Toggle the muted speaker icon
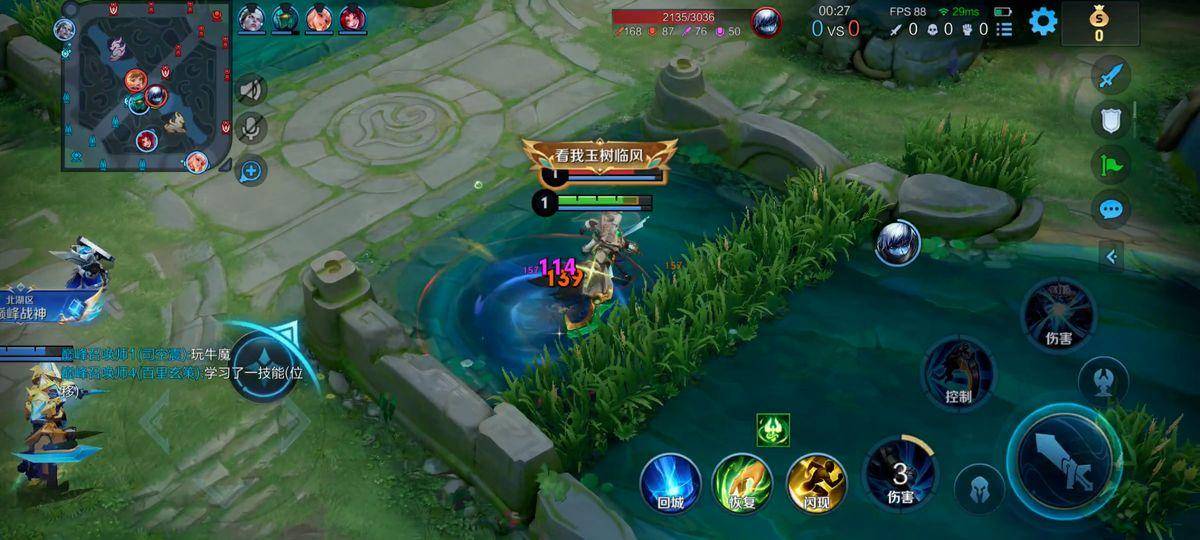The height and width of the screenshot is (540, 1200). [251, 90]
